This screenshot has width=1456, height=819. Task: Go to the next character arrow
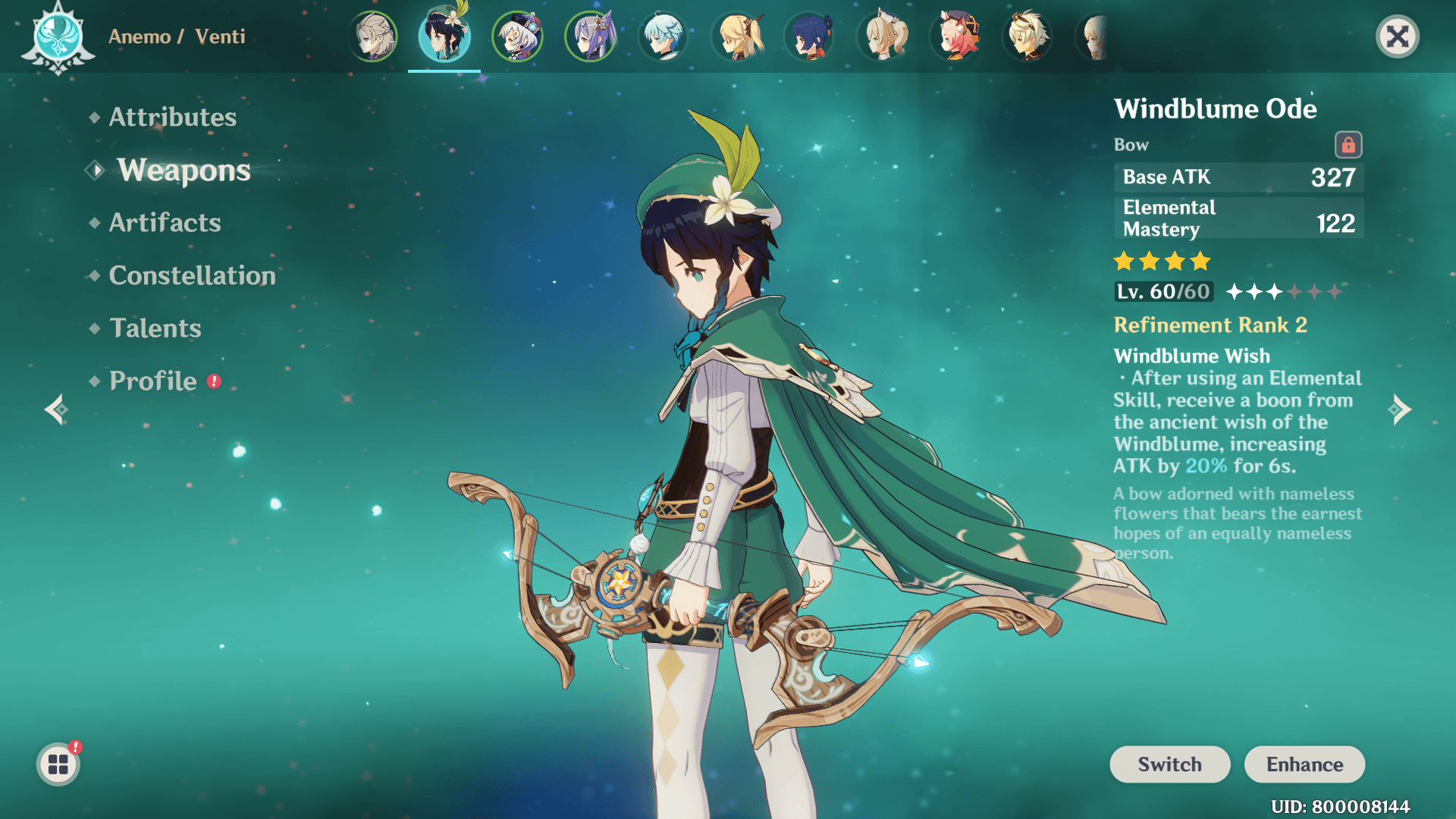click(1400, 409)
